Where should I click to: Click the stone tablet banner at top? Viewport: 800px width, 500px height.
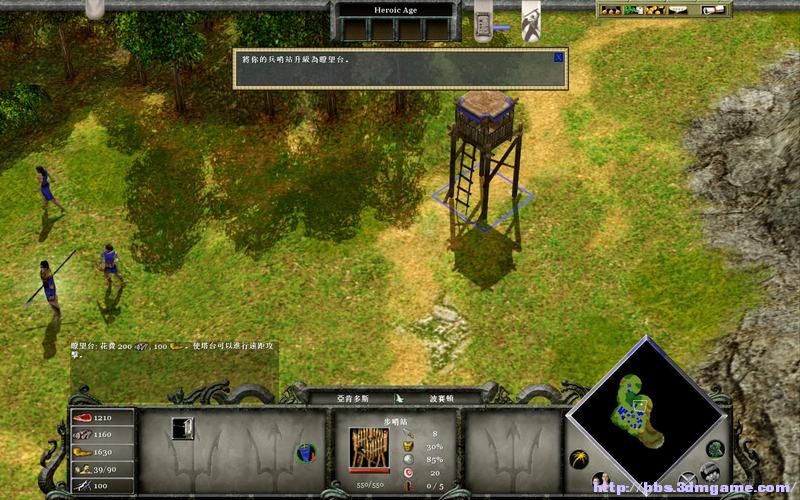click(484, 24)
